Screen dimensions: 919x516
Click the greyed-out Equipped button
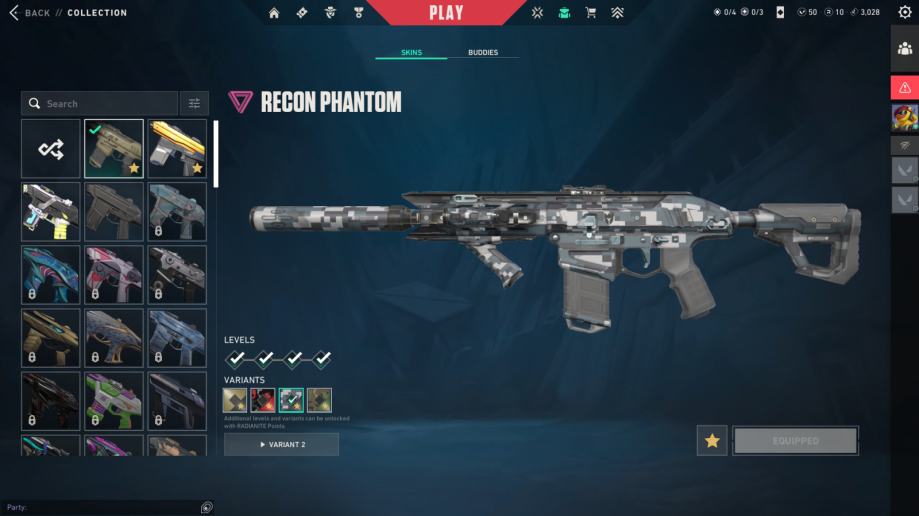pos(795,441)
